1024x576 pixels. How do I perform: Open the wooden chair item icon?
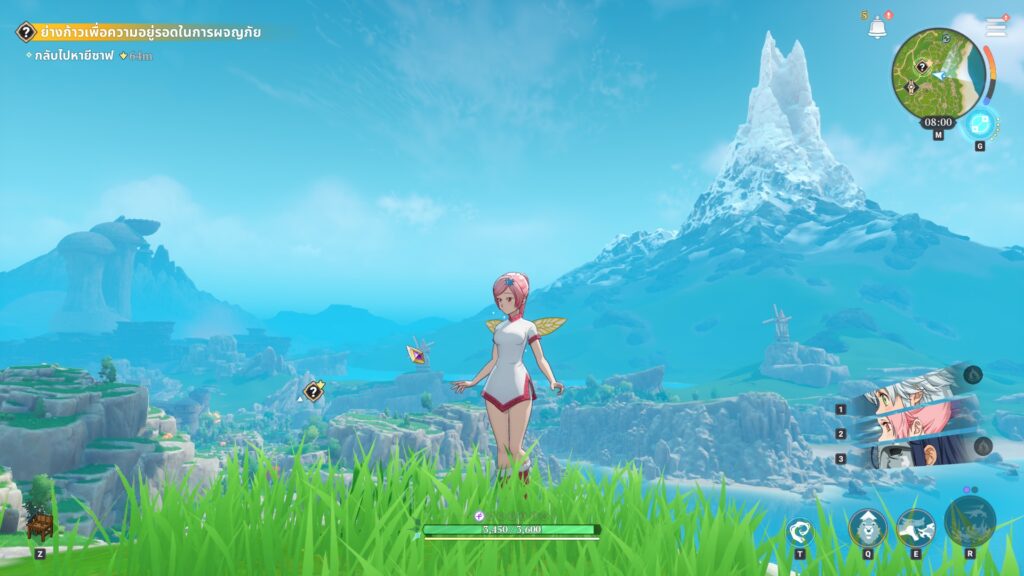(x=39, y=527)
